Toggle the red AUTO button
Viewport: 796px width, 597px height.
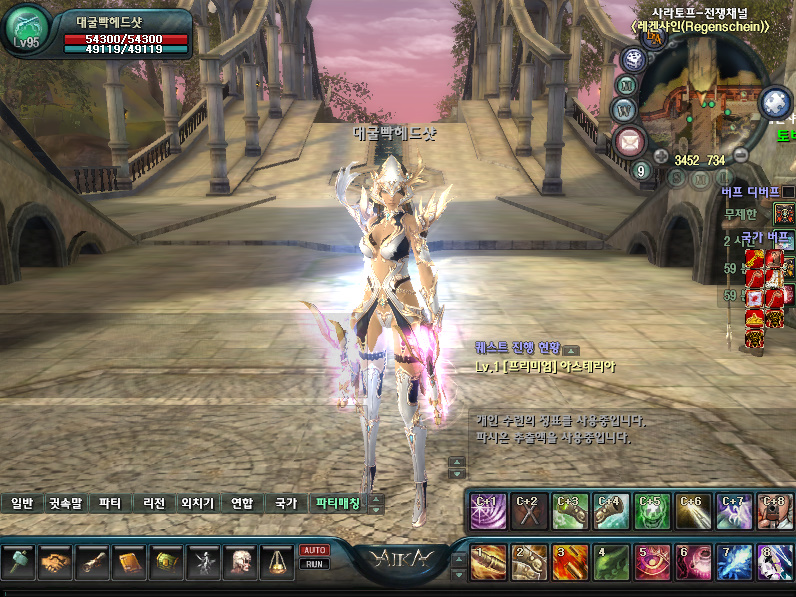(314, 550)
